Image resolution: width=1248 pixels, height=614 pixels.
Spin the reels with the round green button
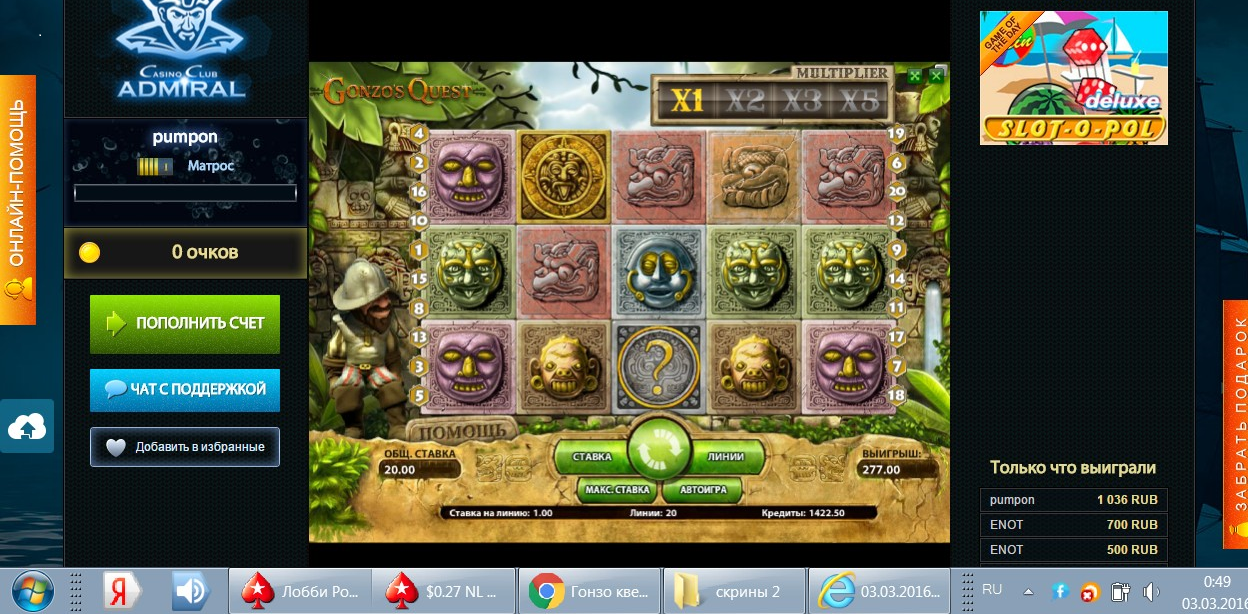coord(658,456)
